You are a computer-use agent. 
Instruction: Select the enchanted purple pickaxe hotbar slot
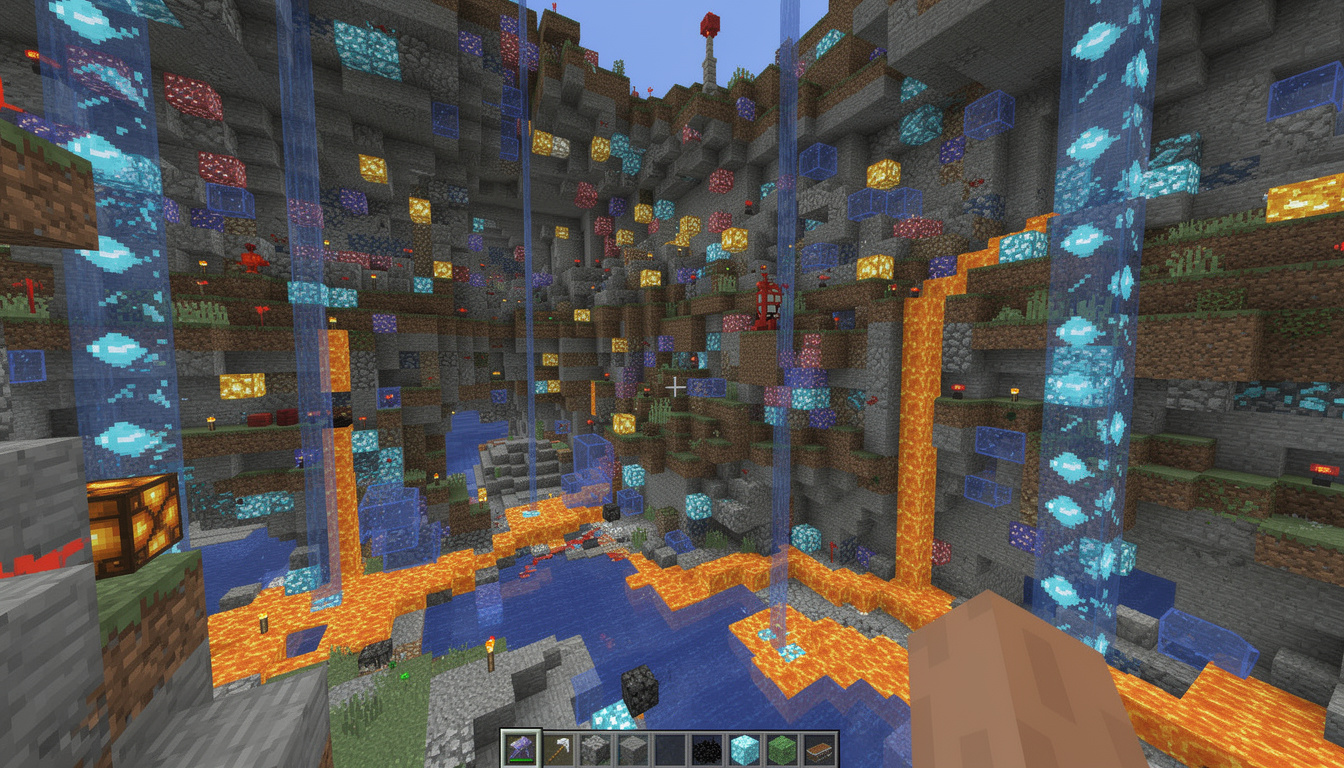(521, 749)
